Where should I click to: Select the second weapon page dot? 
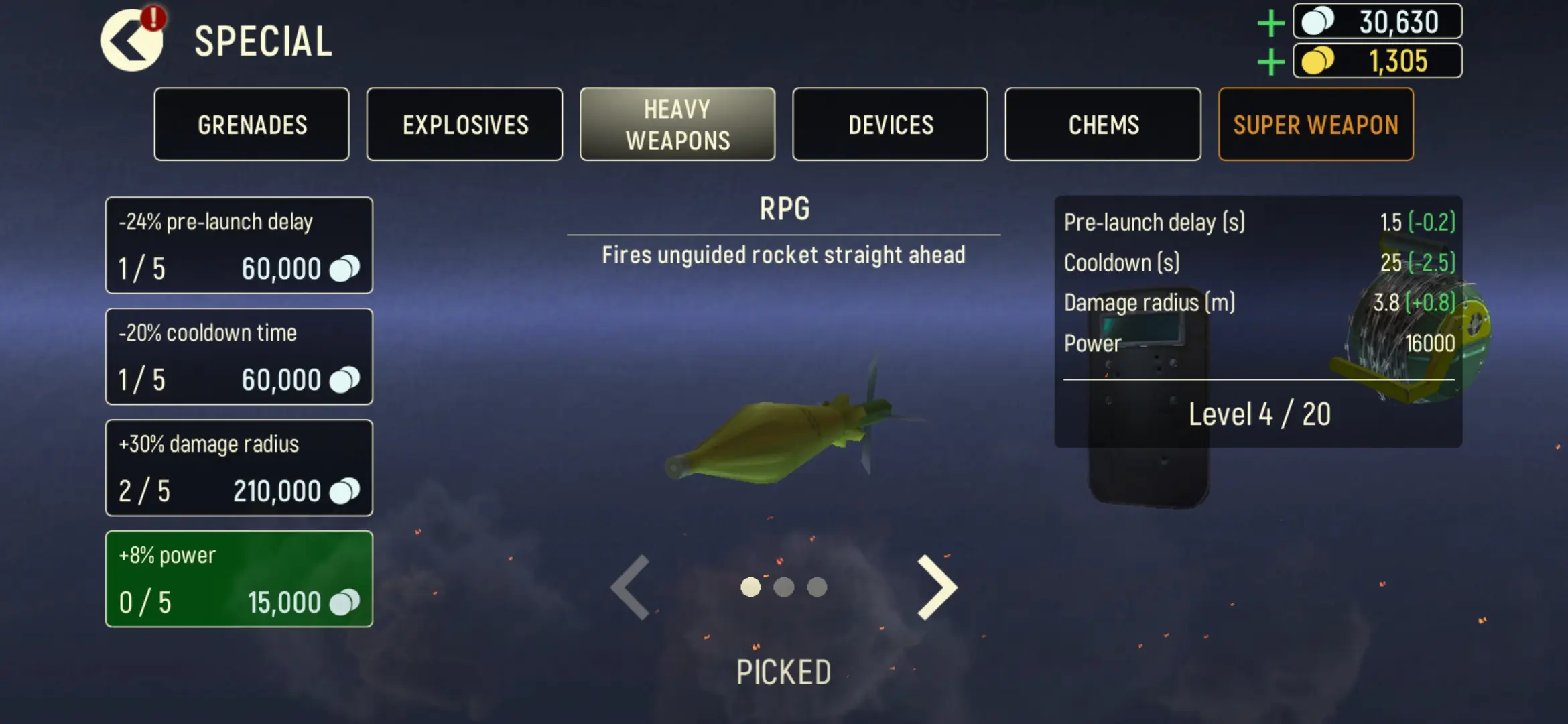[x=783, y=587]
